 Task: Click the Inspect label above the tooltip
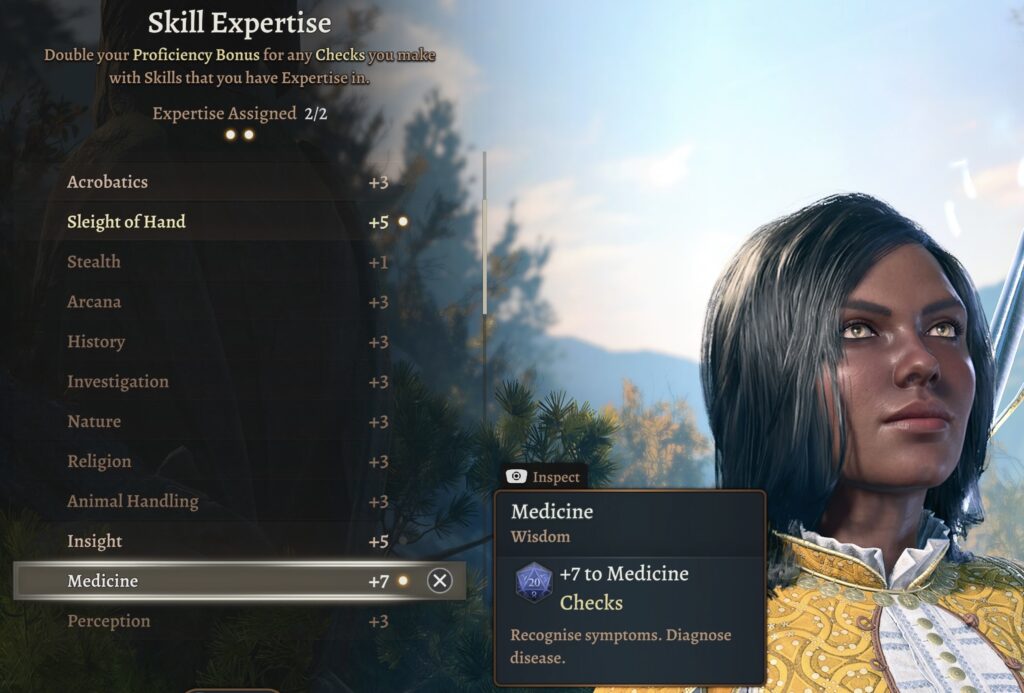click(544, 477)
